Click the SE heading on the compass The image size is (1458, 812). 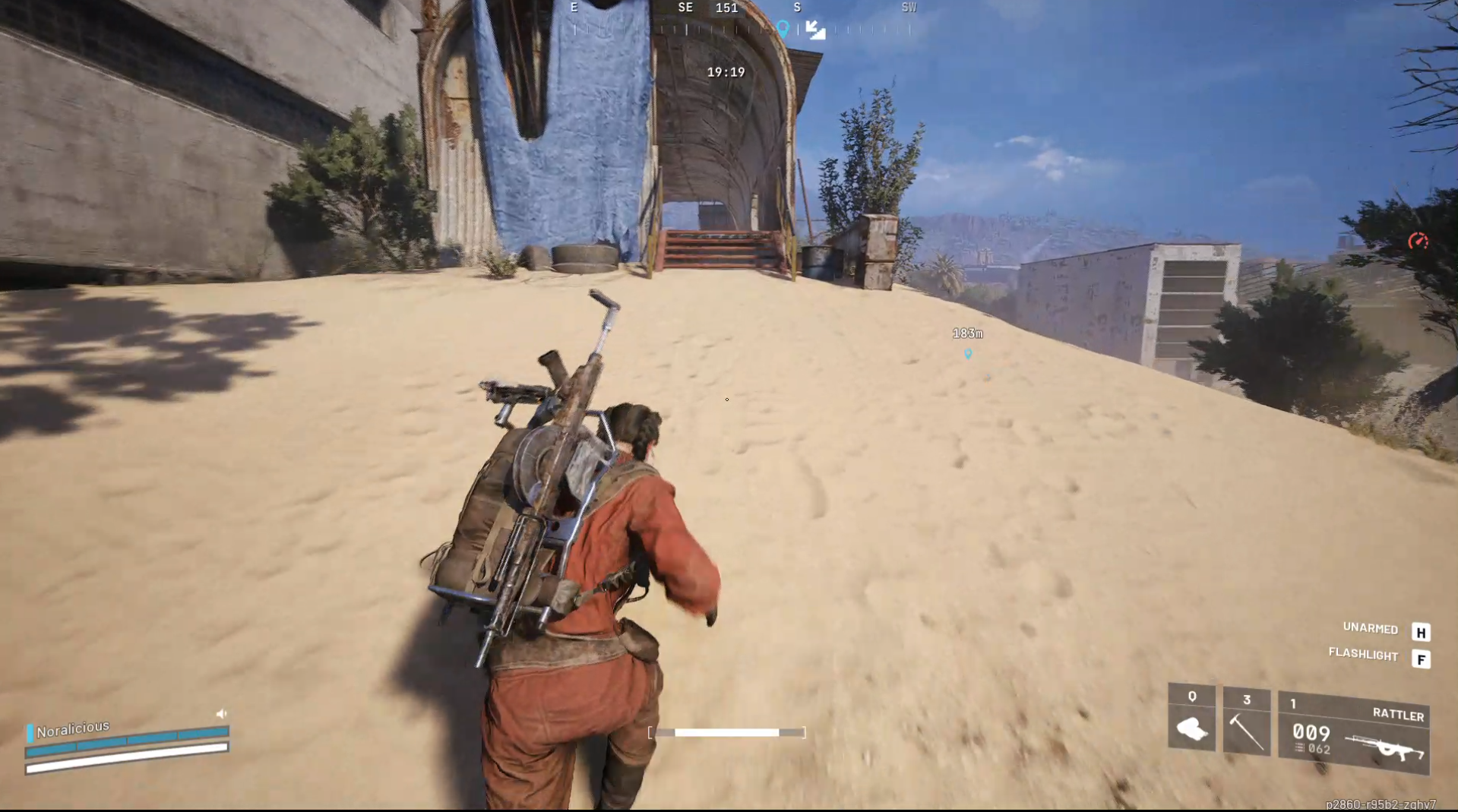685,8
